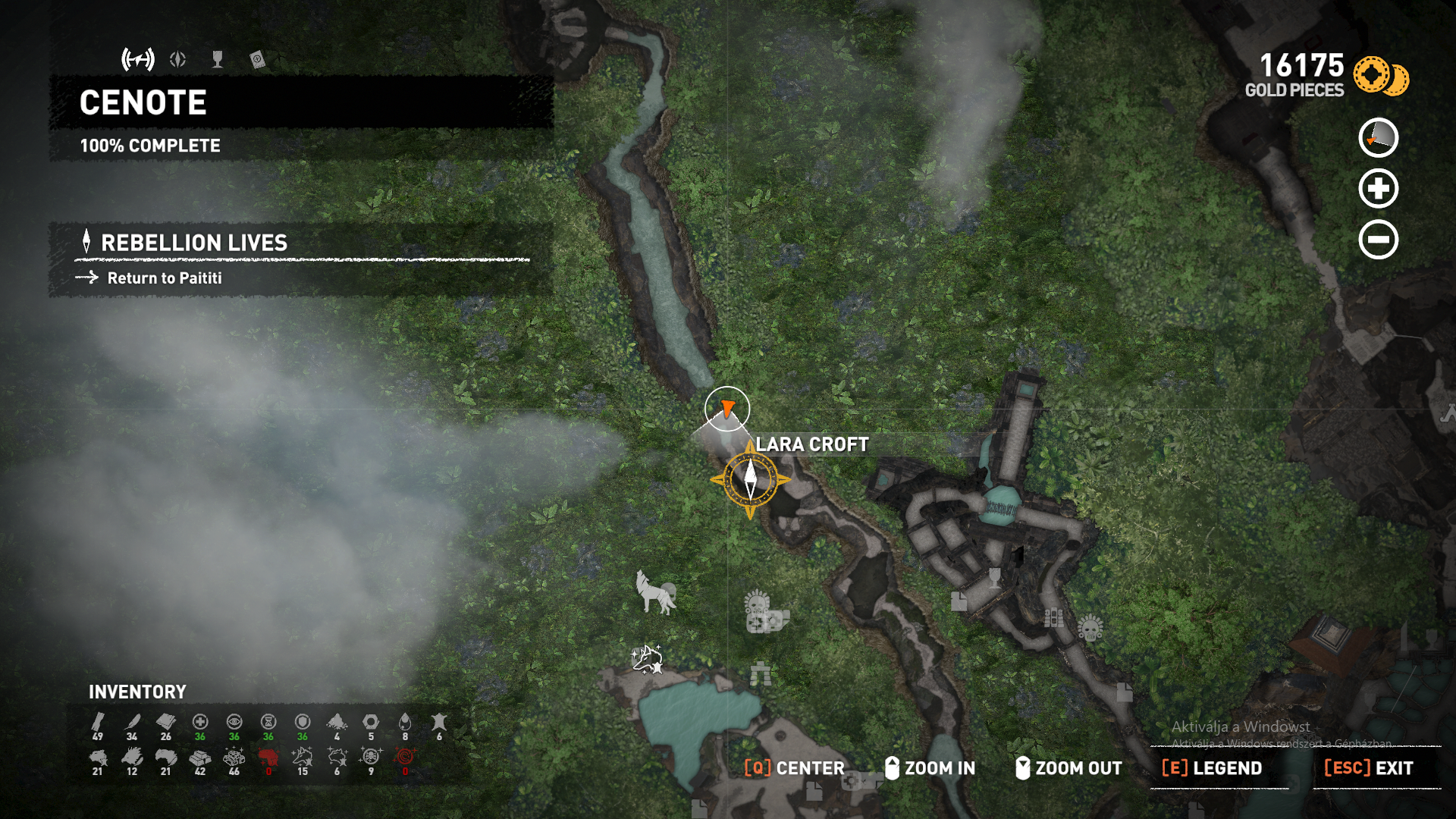1456x819 pixels.
Task: Open the map Legend
Action: click(1213, 768)
